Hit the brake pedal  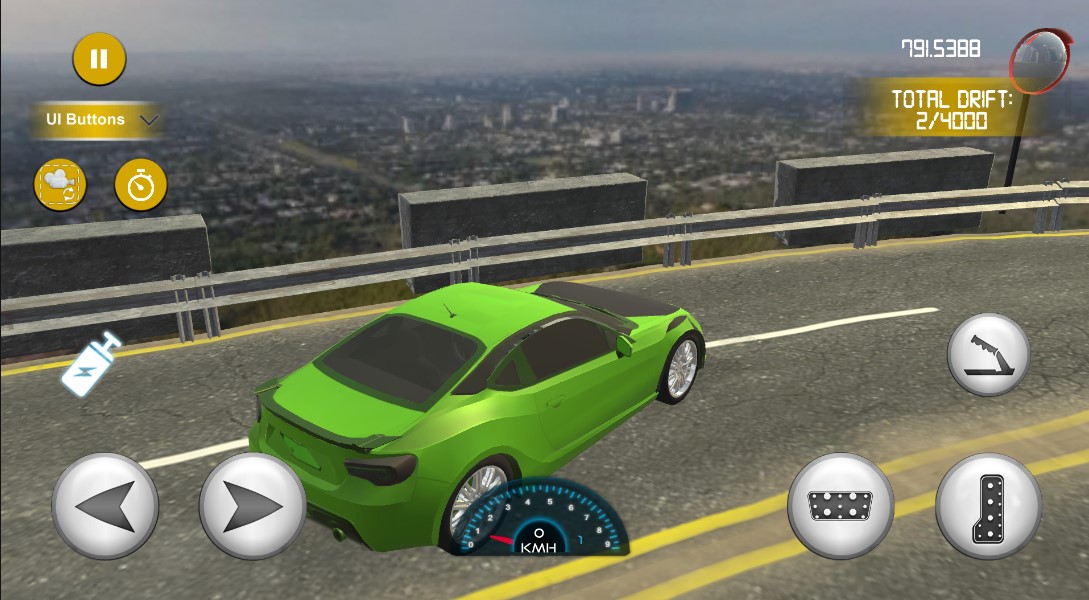[840, 506]
